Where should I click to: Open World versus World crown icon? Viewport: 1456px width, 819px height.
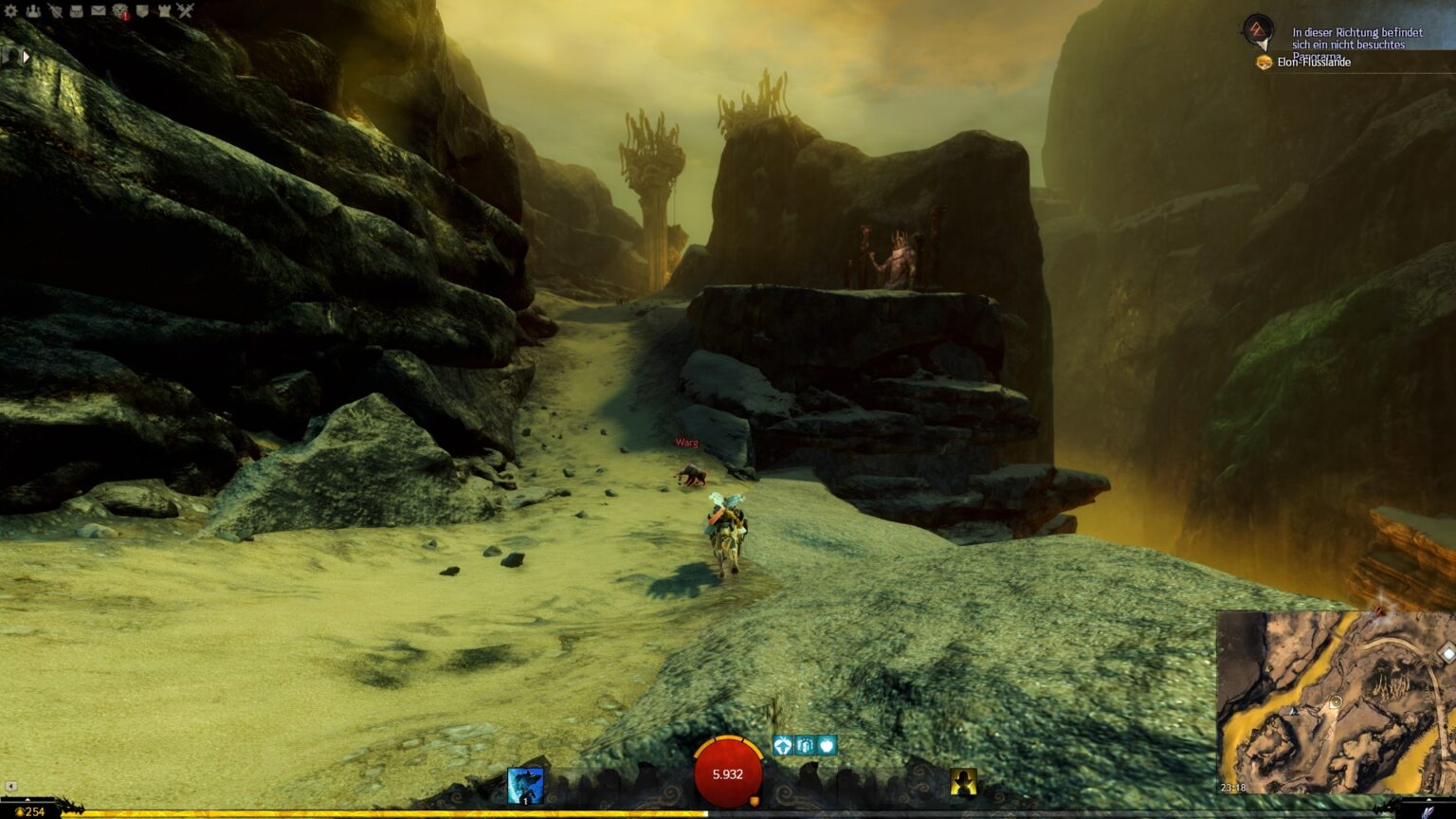pyautogui.click(x=165, y=10)
